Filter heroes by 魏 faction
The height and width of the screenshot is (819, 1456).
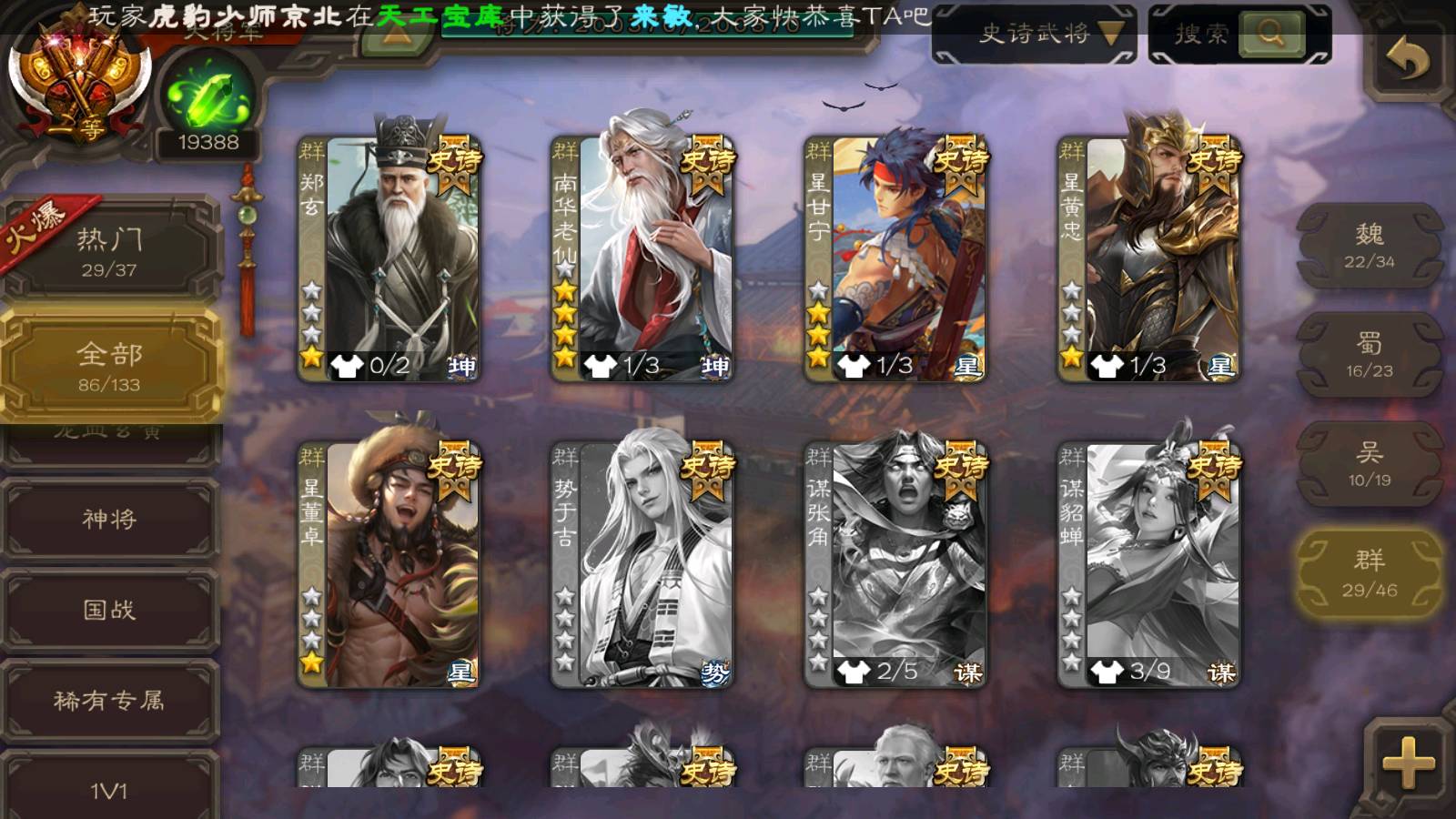(1370, 246)
